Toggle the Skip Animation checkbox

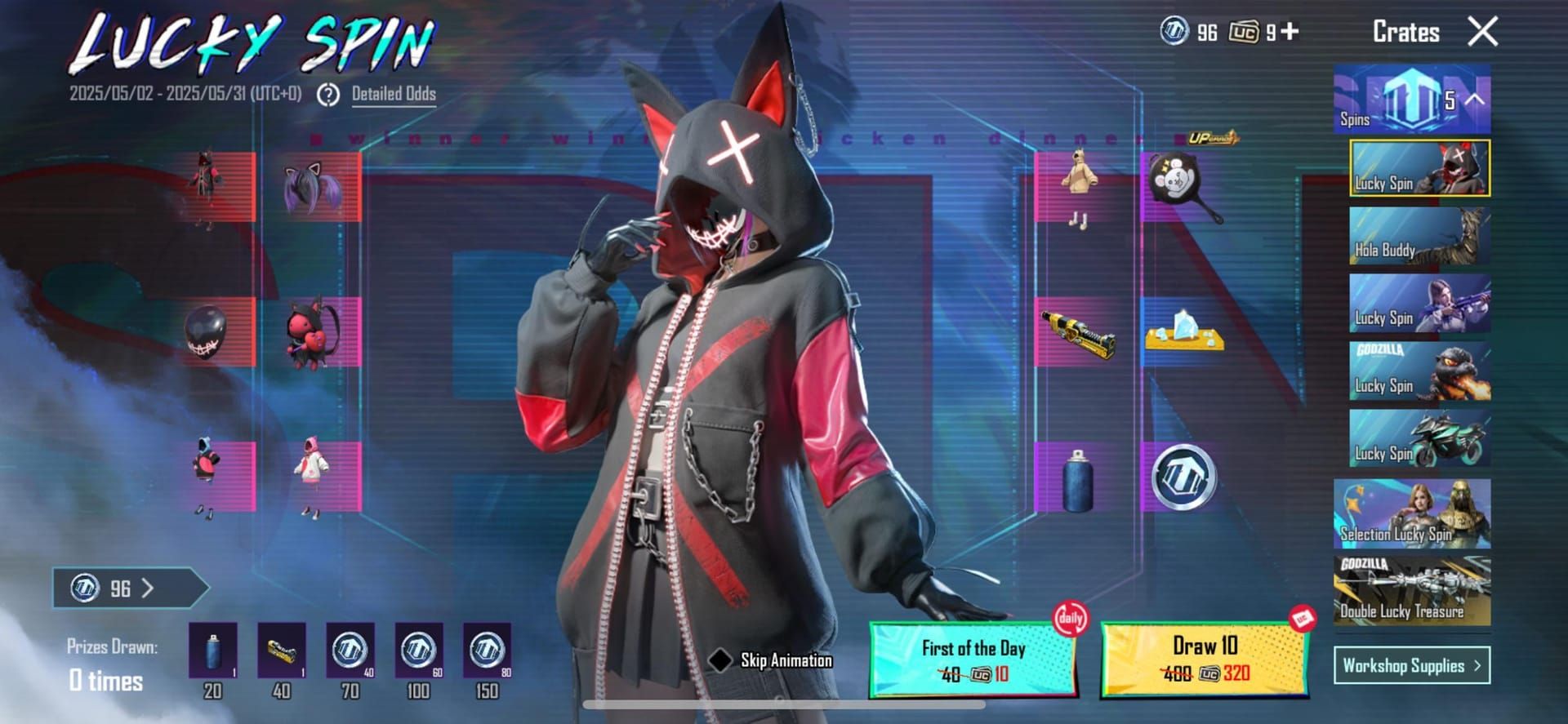tap(720, 660)
